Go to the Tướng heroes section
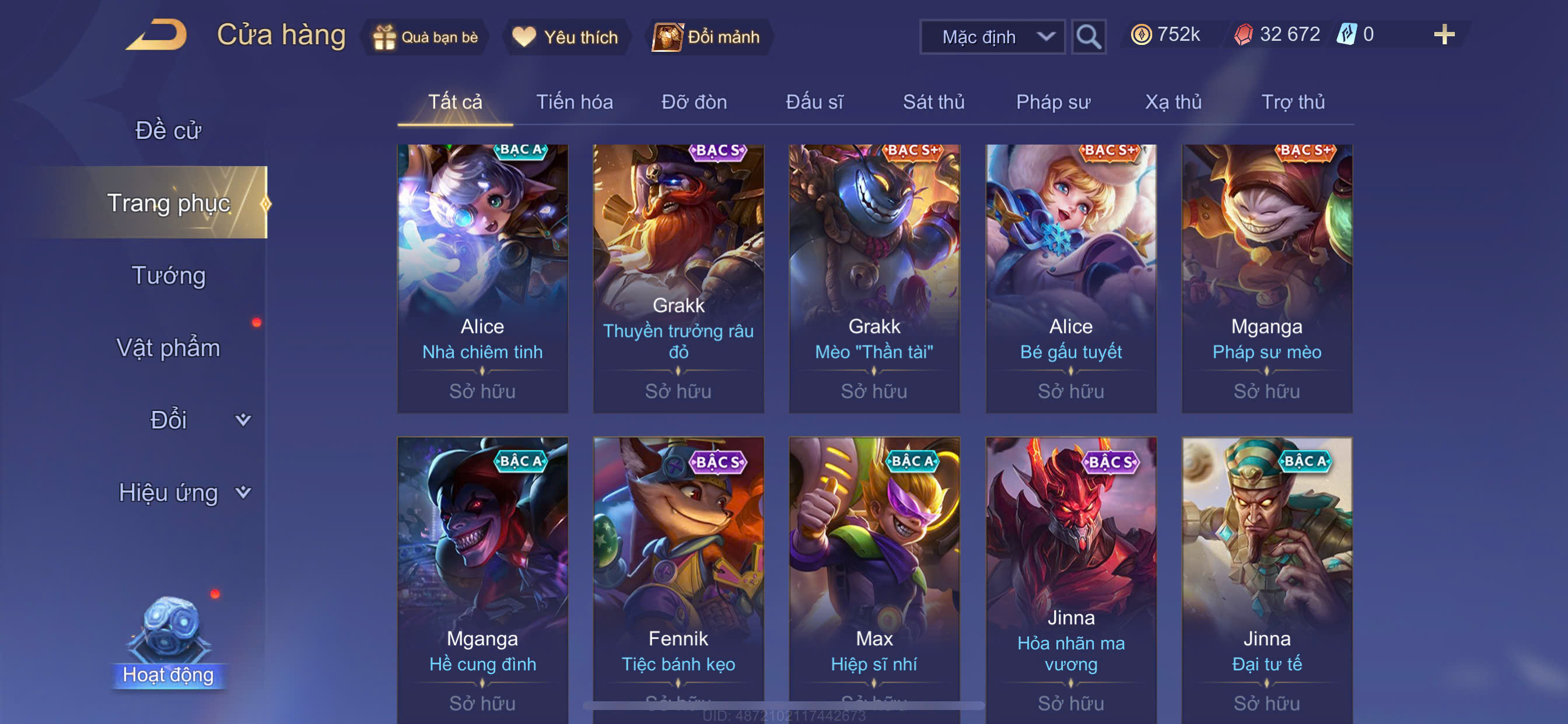The image size is (1568, 724). coord(168,275)
